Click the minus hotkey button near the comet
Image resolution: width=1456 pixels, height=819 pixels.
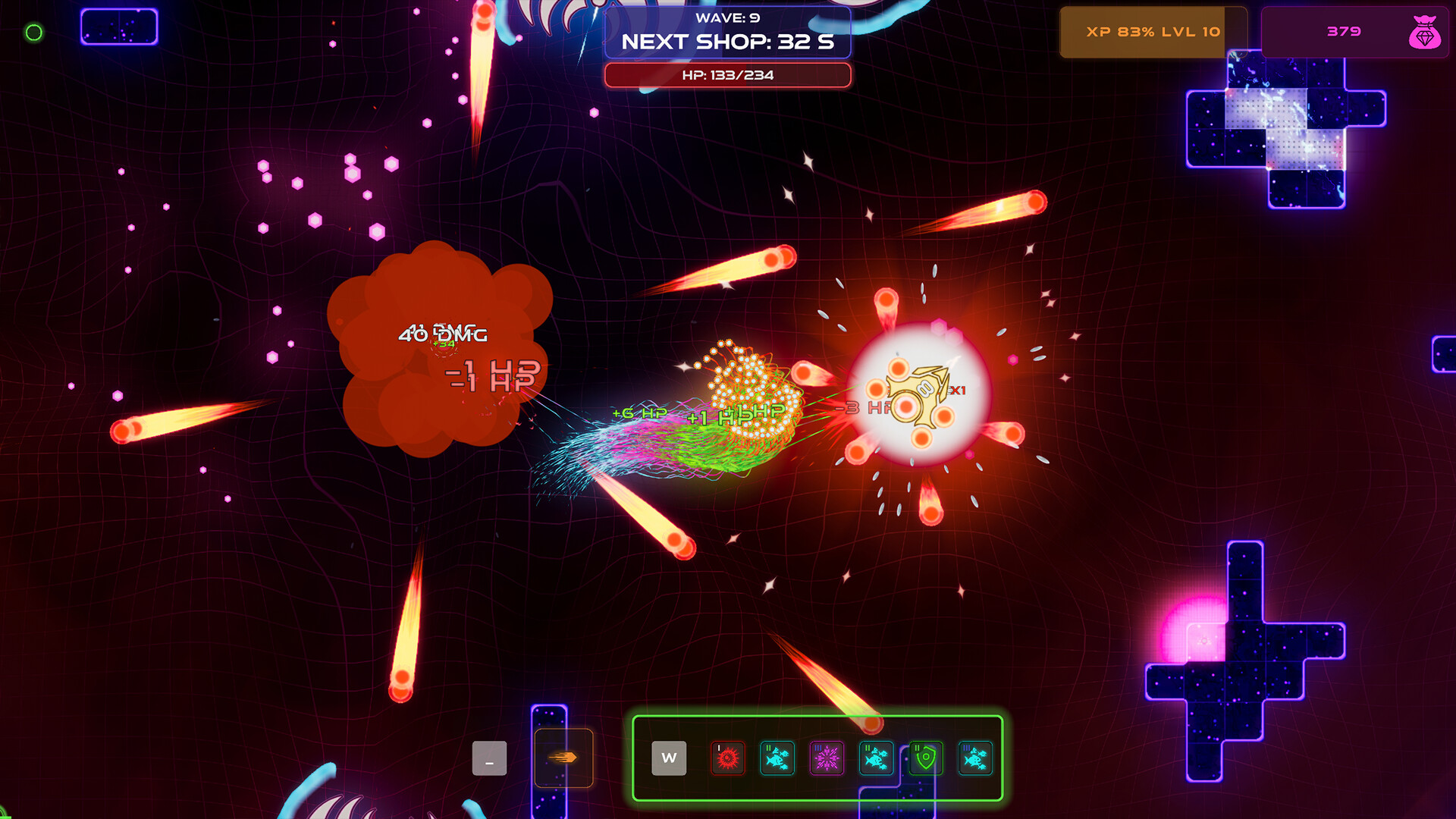pos(490,758)
